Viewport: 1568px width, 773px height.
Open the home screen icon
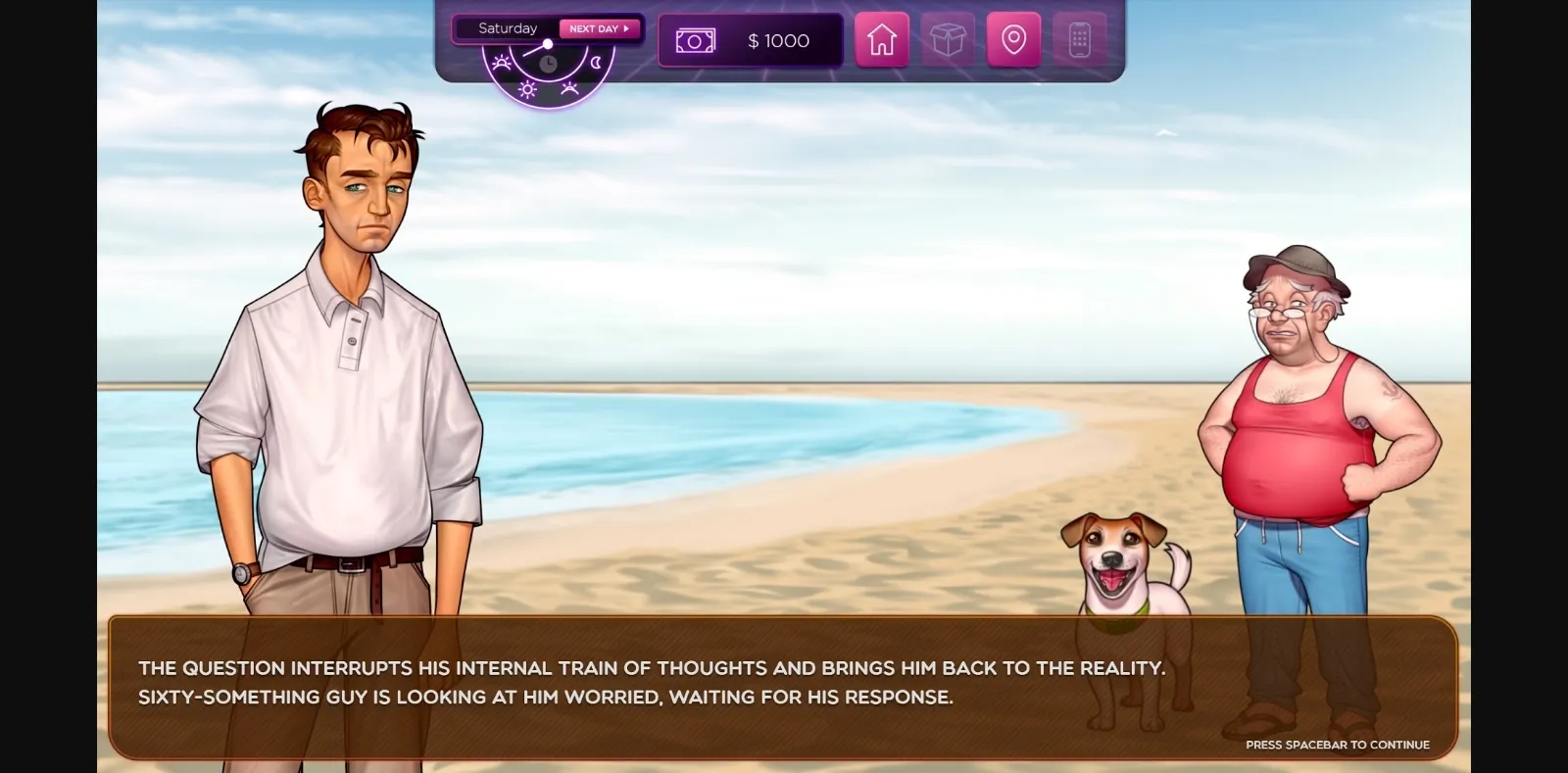click(883, 40)
